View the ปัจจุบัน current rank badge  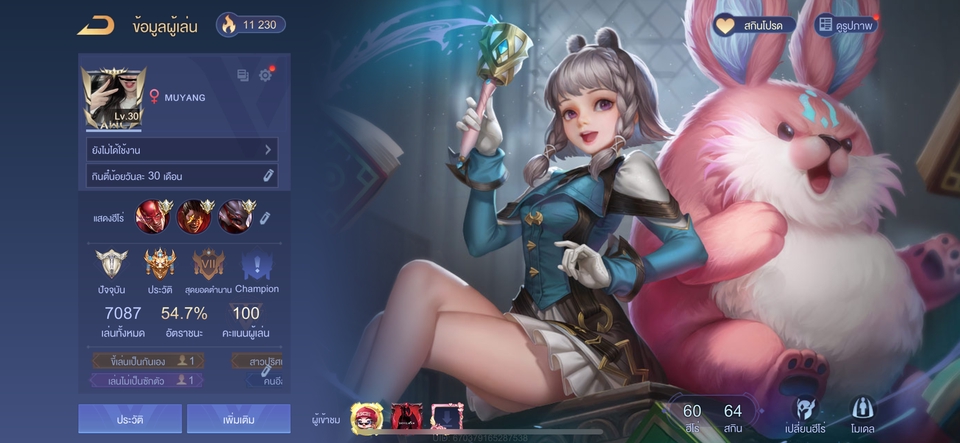[x=111, y=267]
